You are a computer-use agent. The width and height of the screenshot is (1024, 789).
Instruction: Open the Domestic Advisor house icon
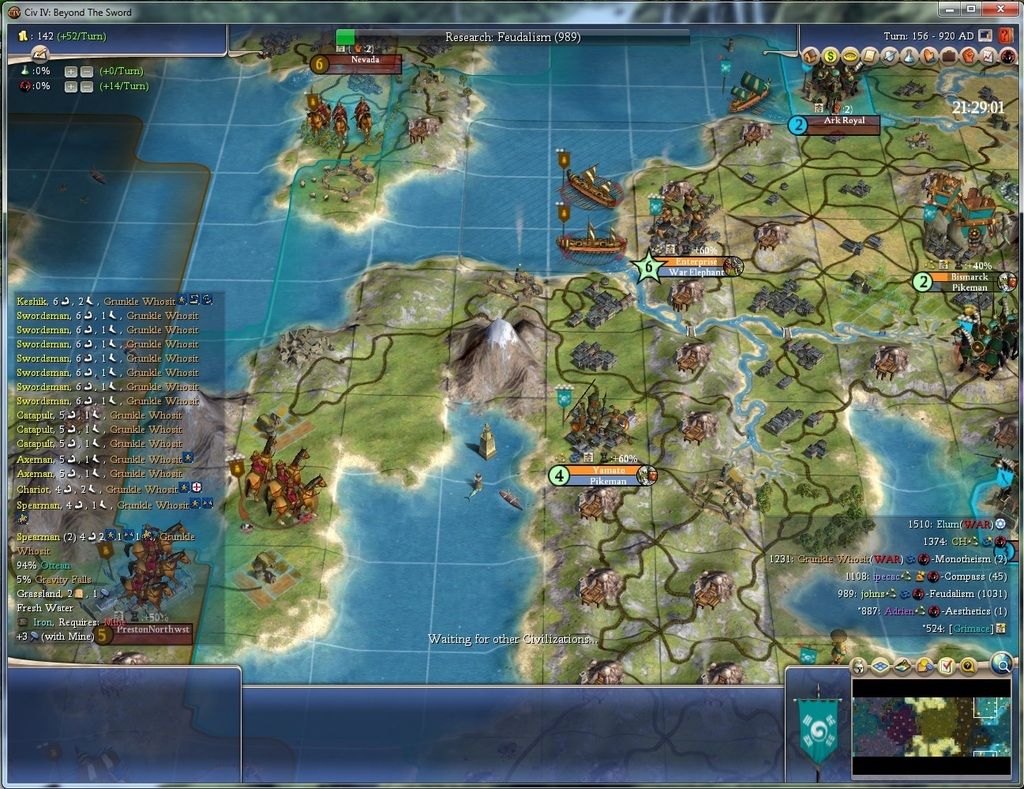pyautogui.click(x=810, y=56)
